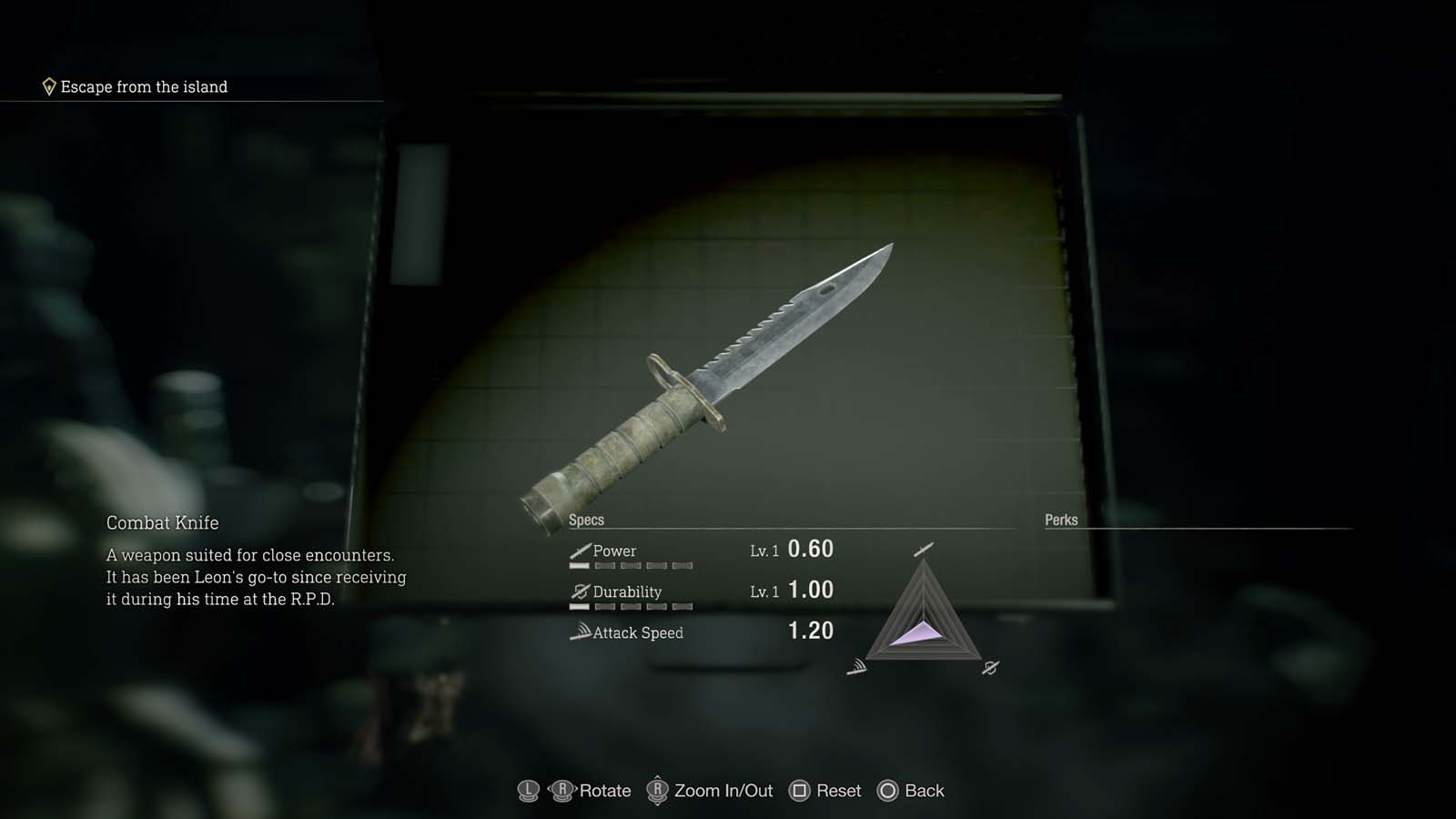Toggle the first Power bar segment
The image size is (1456, 819).
[x=579, y=565]
